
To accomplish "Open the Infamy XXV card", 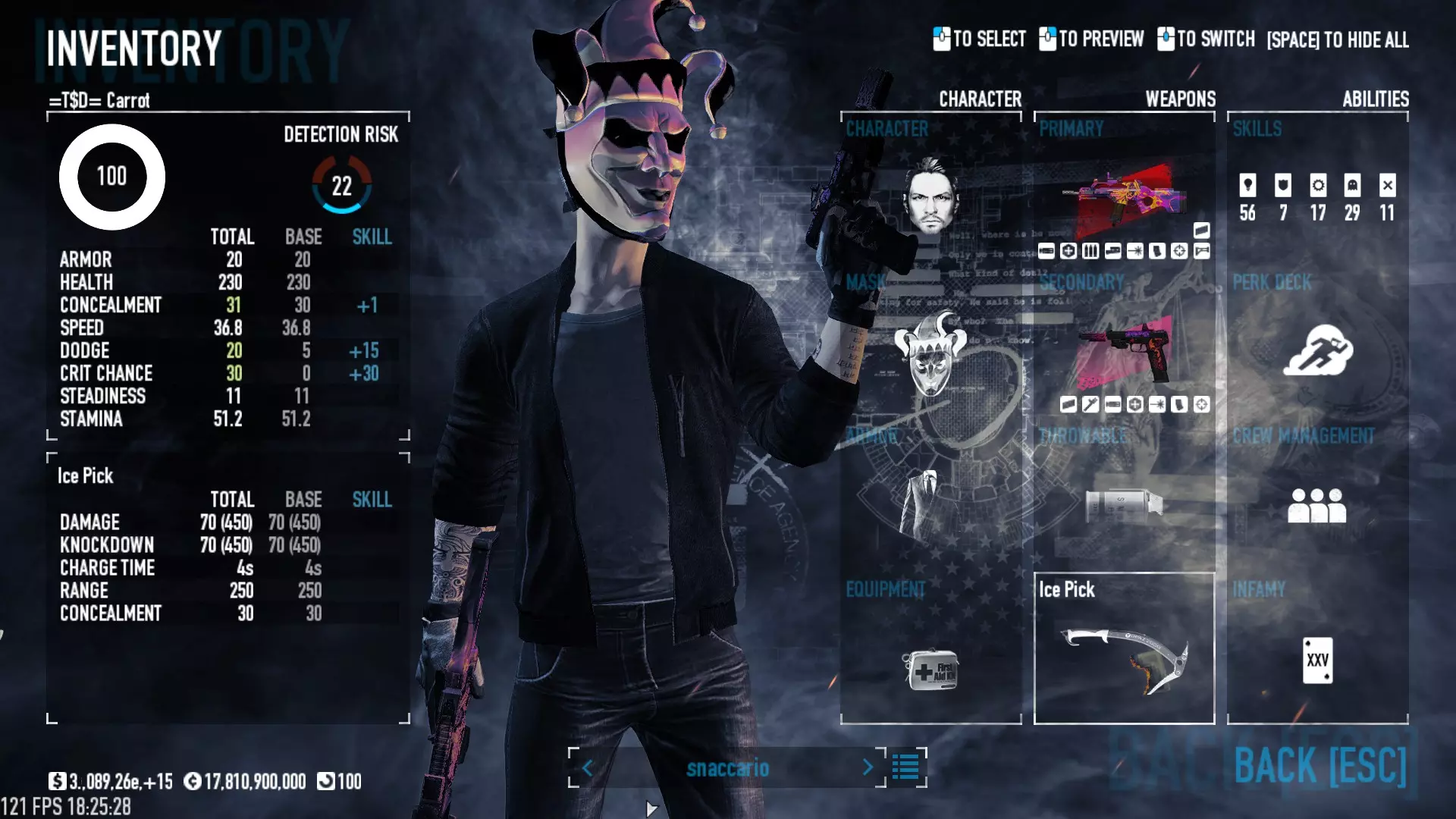I will [x=1317, y=660].
